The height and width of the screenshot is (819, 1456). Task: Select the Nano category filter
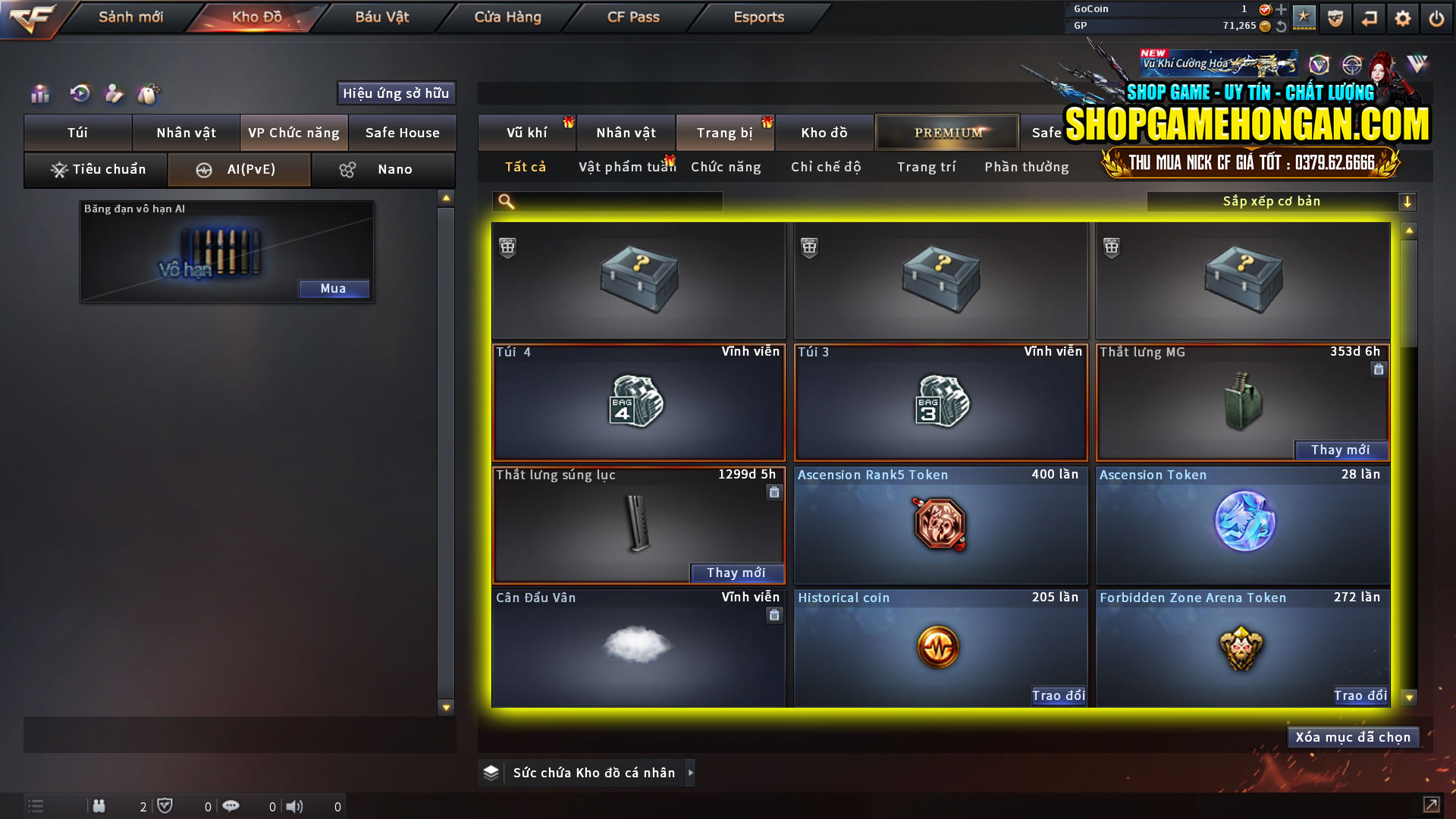click(x=383, y=169)
